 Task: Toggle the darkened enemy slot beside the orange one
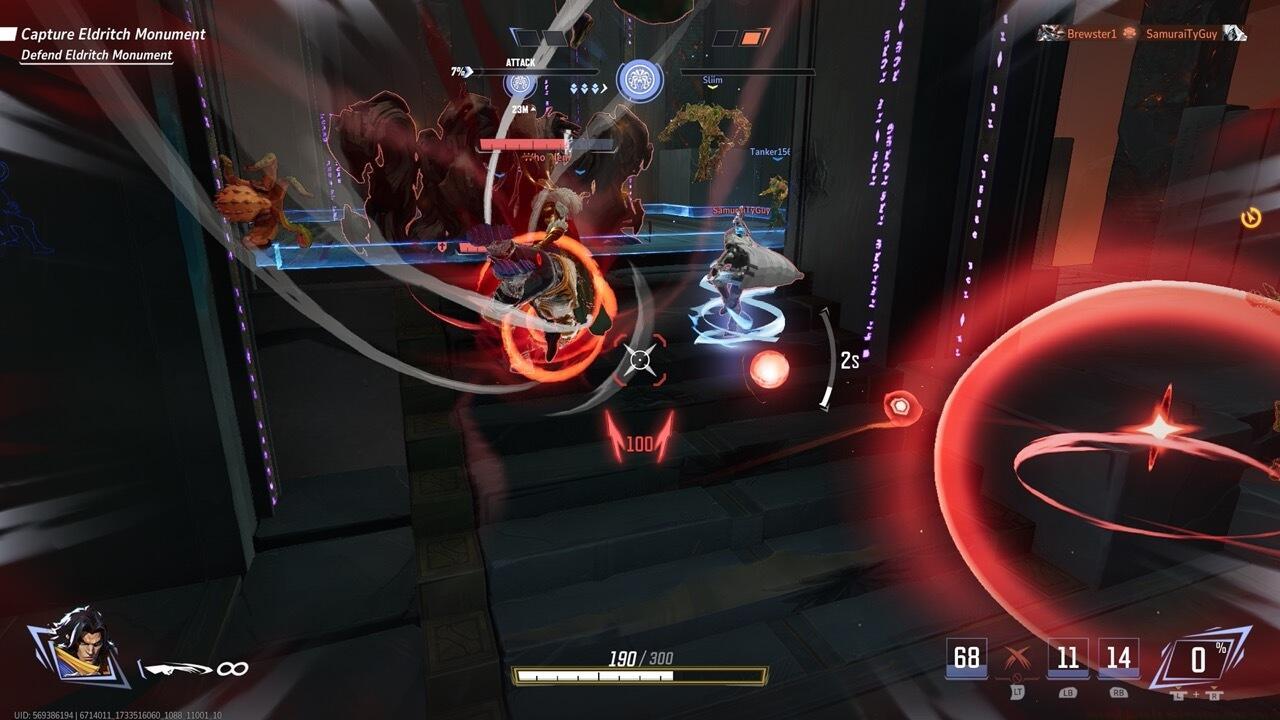(x=724, y=37)
